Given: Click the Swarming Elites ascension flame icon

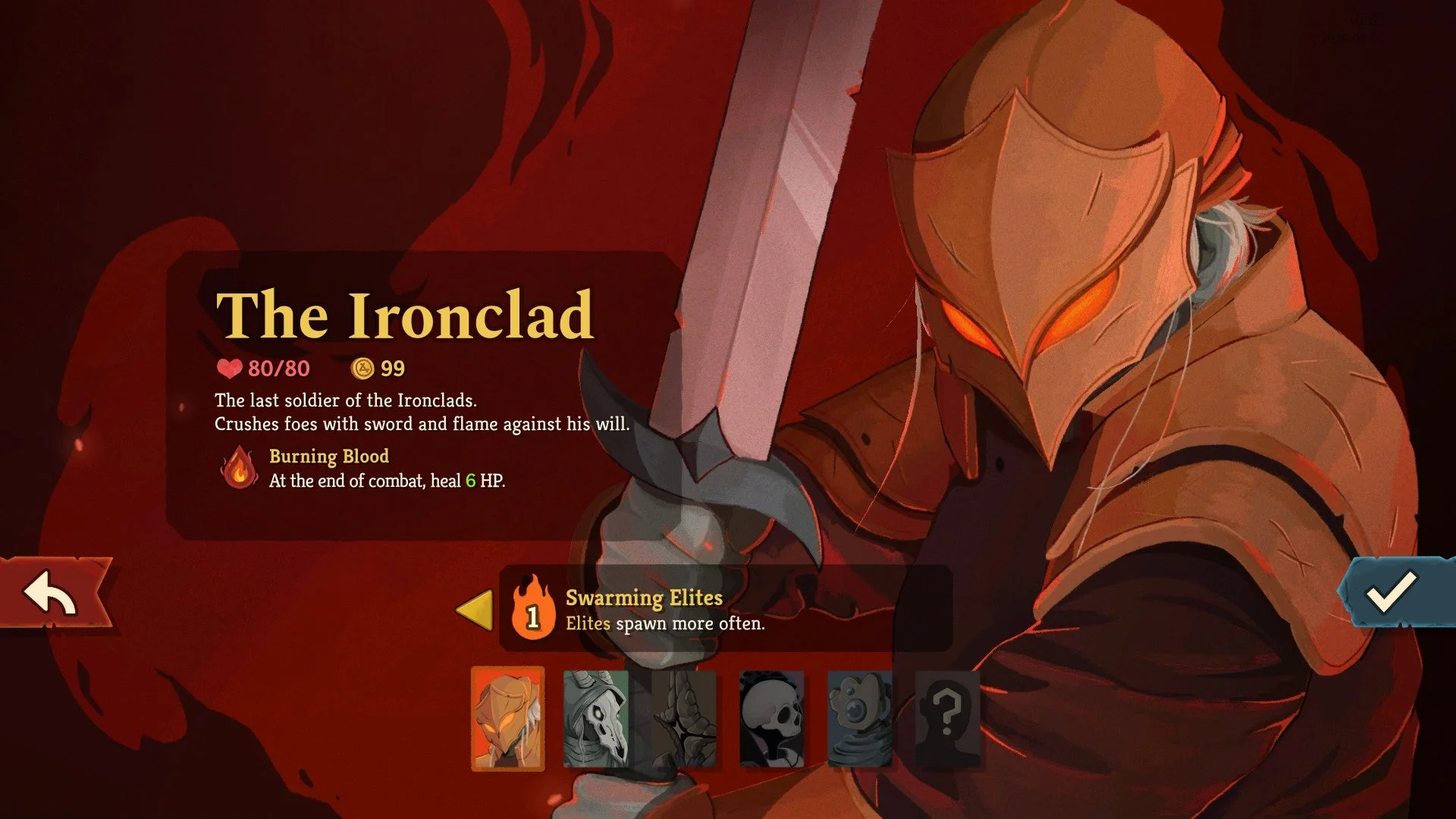Looking at the screenshot, I should pyautogui.click(x=534, y=609).
